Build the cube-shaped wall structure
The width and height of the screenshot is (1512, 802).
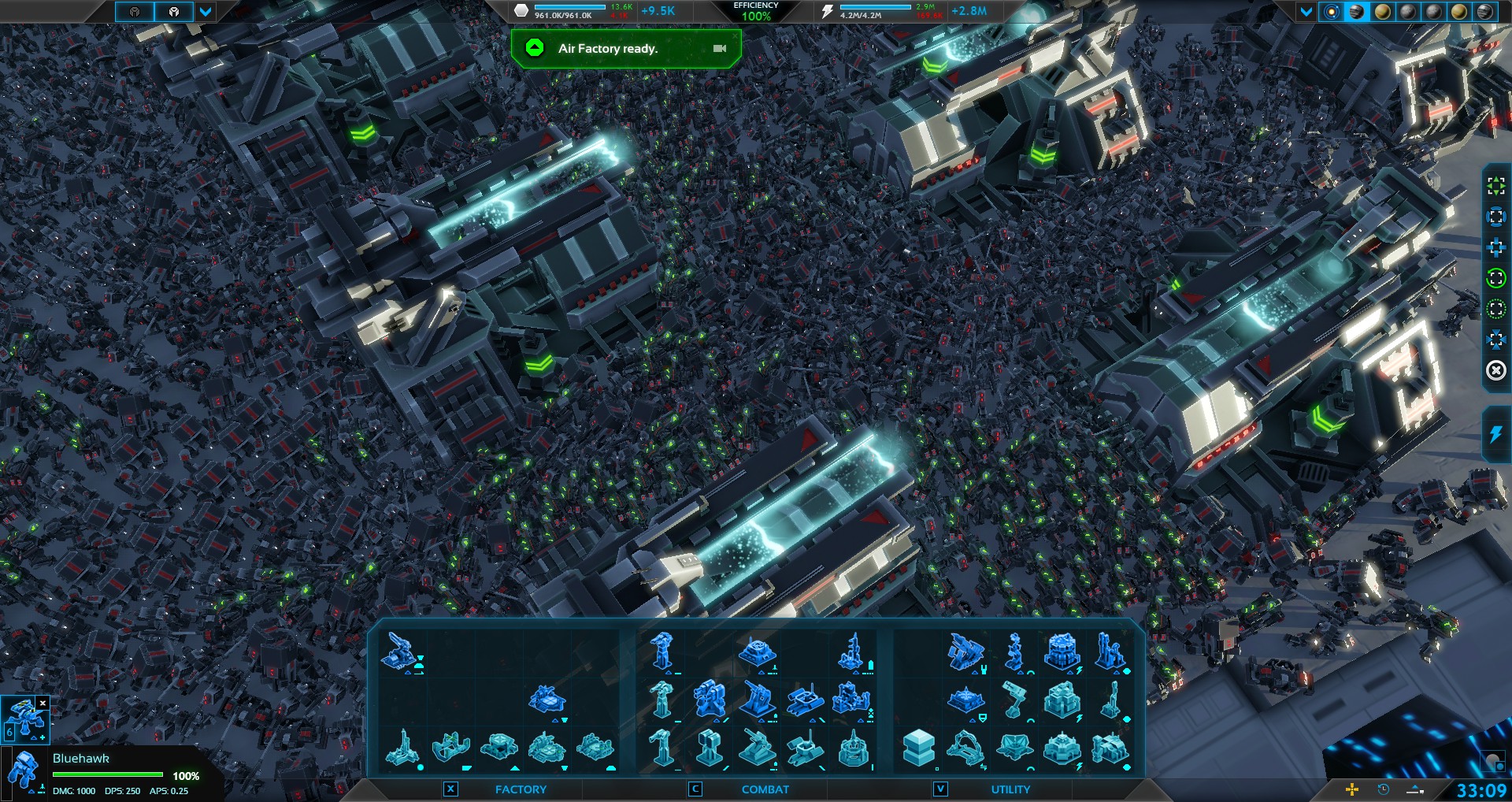click(x=918, y=746)
